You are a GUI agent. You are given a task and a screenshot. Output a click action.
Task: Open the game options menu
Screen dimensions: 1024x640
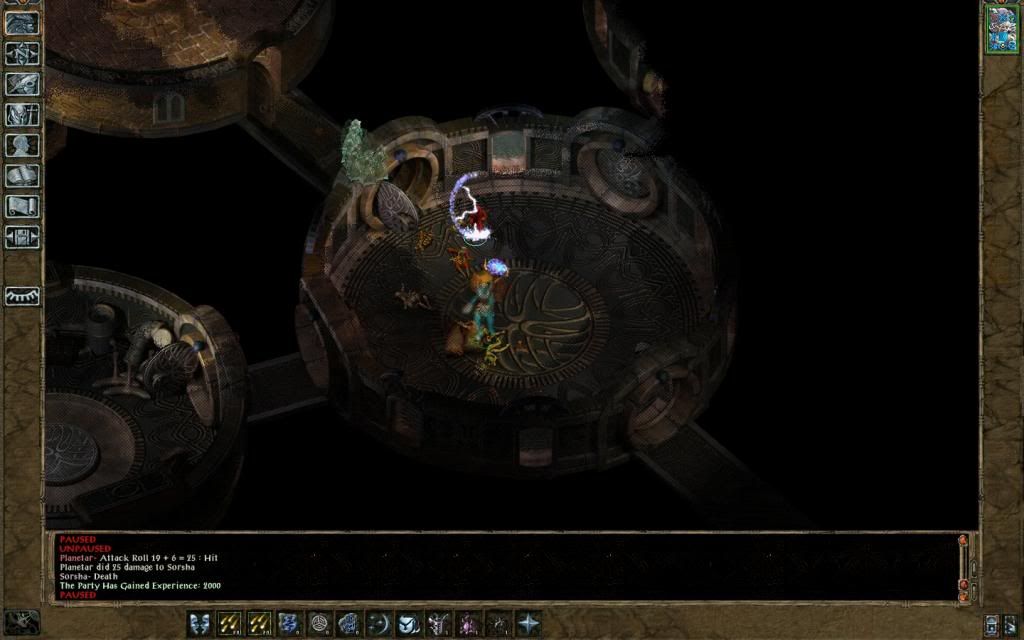click(22, 237)
